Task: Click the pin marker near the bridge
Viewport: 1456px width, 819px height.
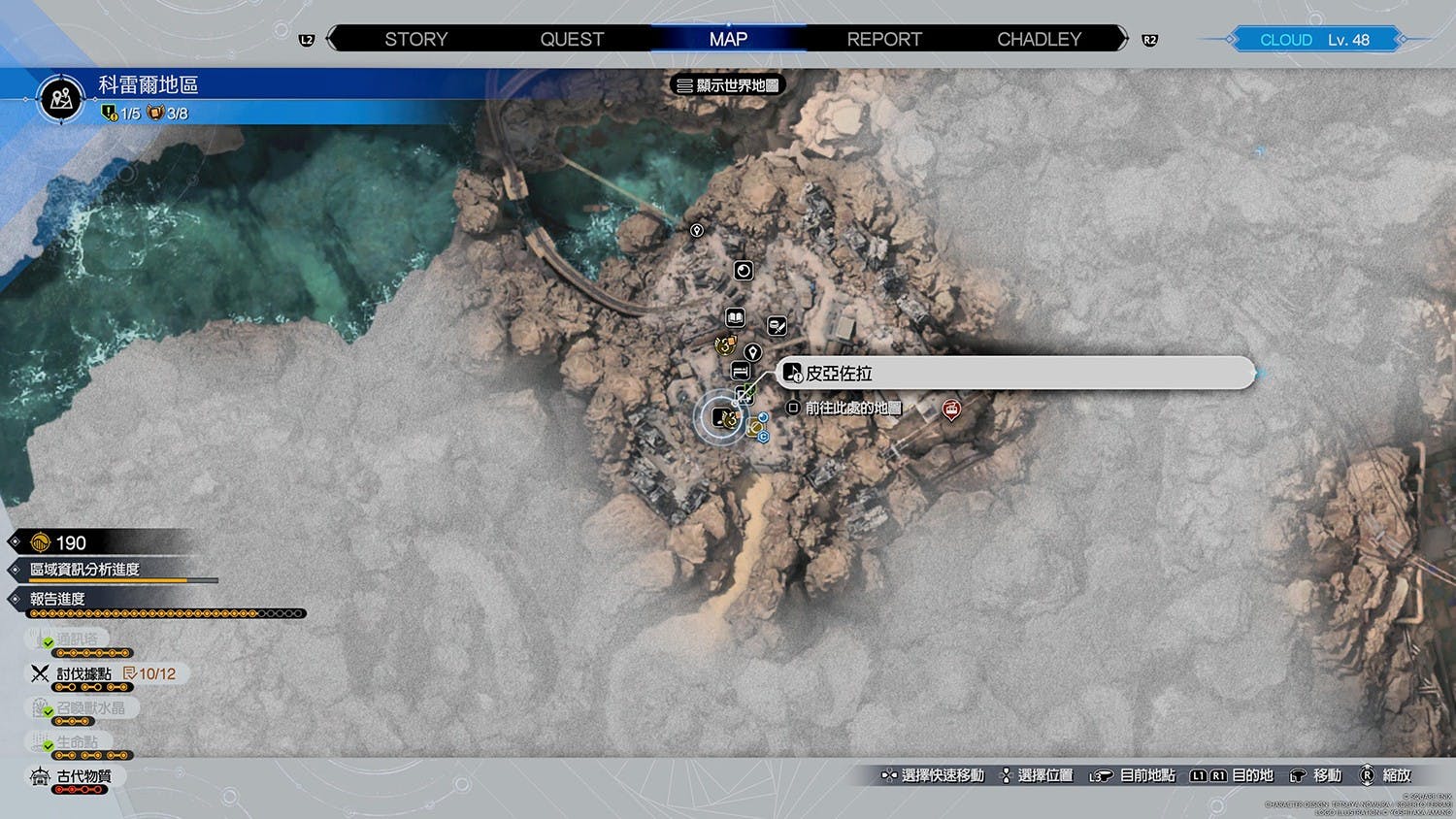Action: [696, 231]
